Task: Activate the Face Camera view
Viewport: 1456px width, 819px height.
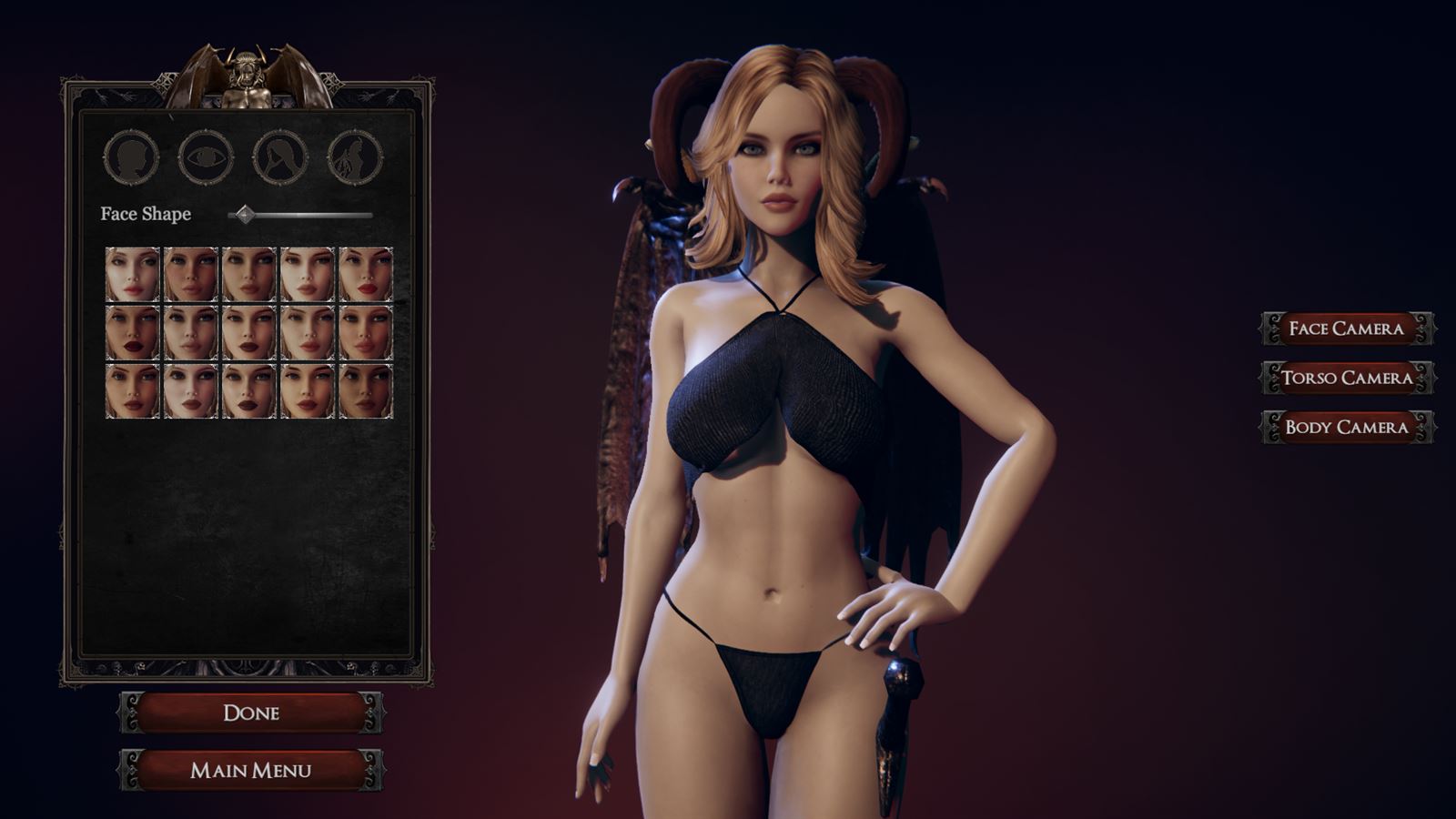Action: [1345, 329]
